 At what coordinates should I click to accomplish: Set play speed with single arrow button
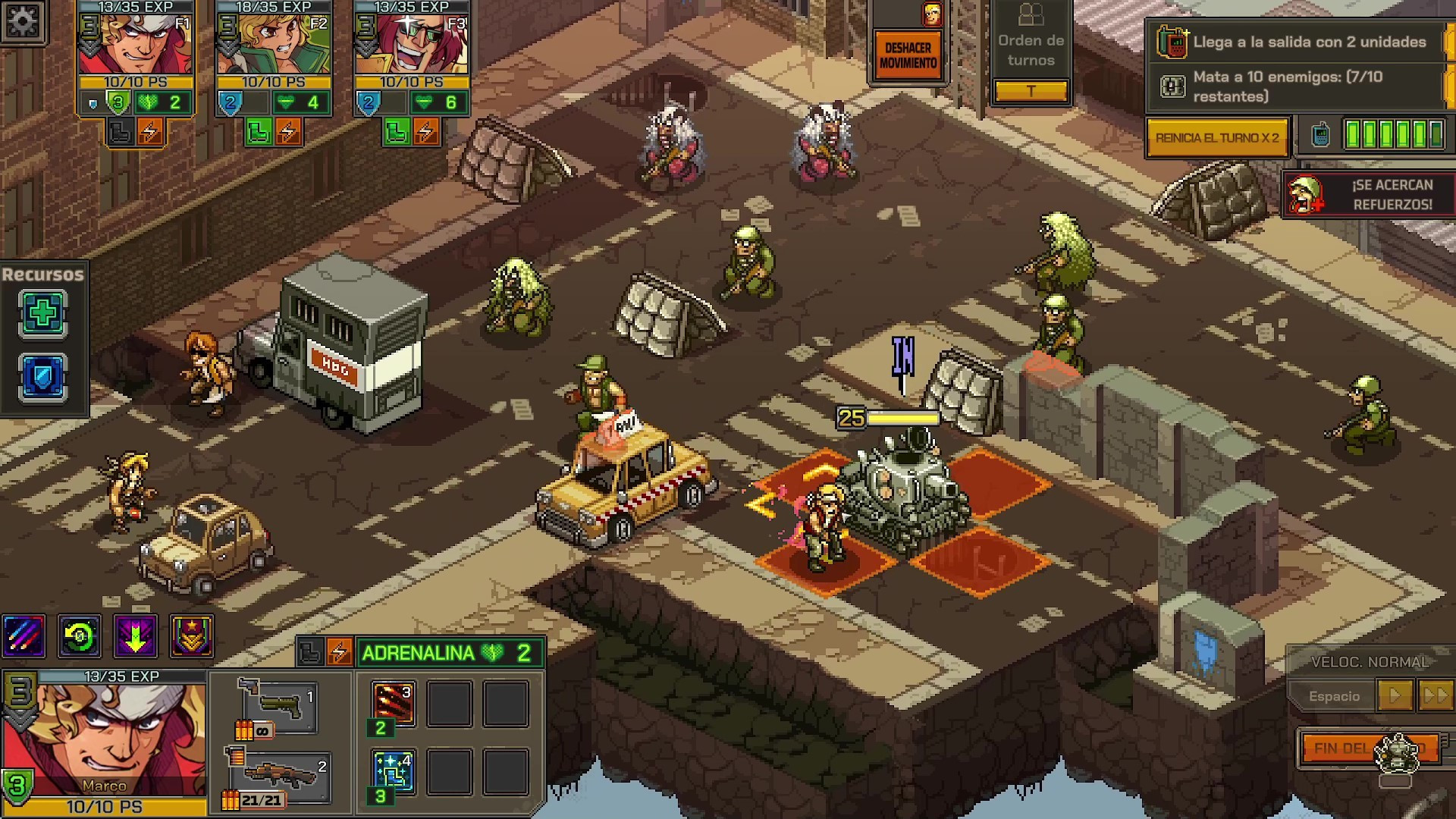coord(1395,695)
